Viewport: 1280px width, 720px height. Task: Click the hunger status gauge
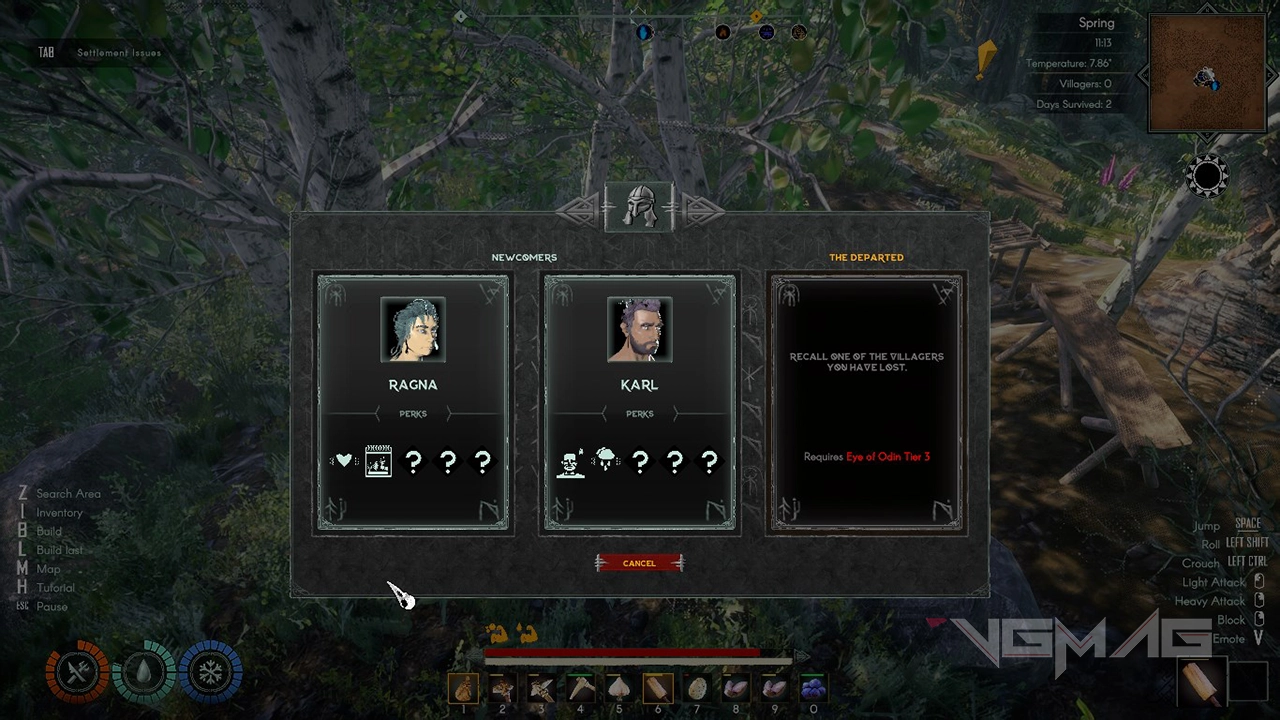click(77, 672)
